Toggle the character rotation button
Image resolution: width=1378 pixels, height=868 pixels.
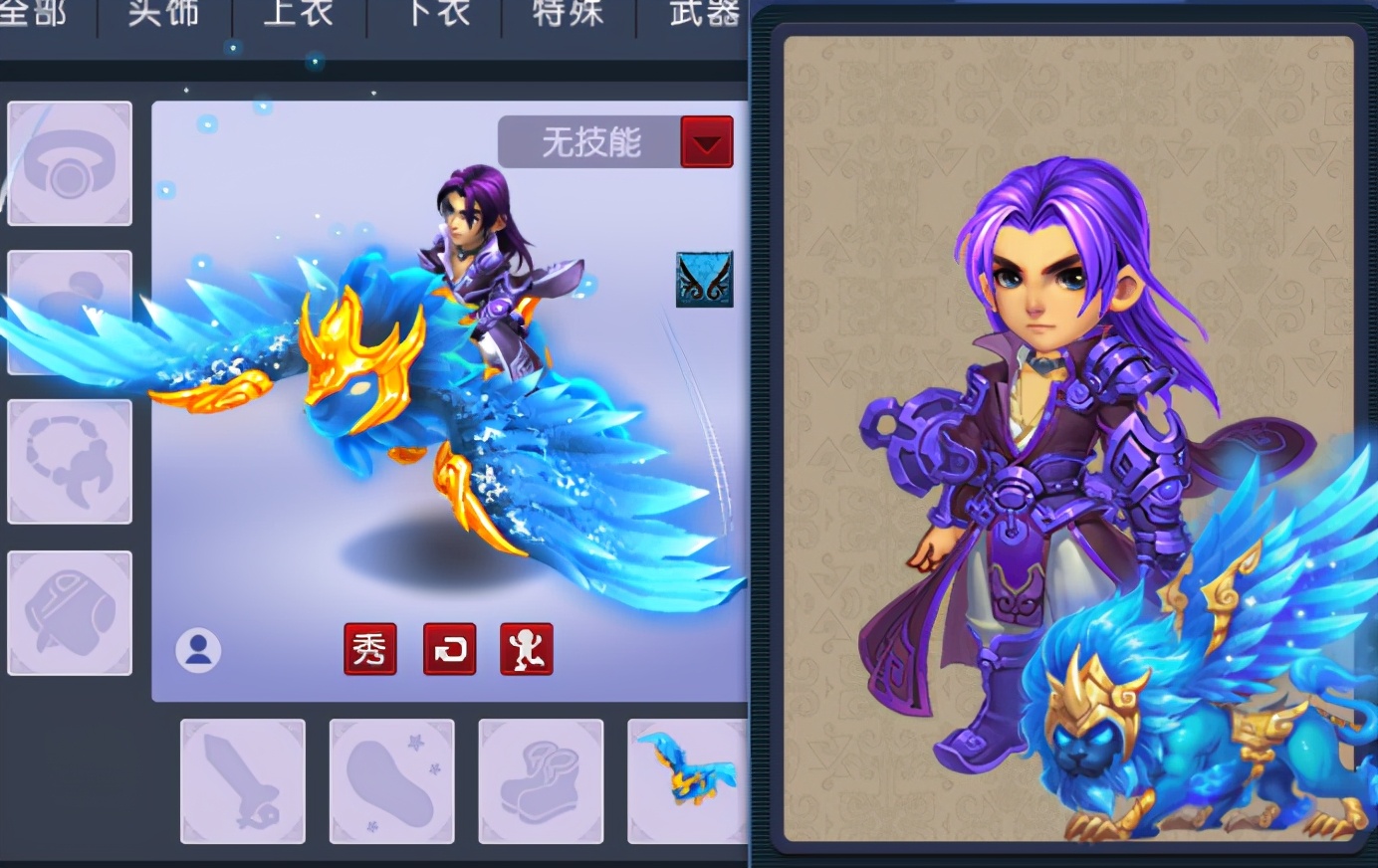tap(449, 649)
